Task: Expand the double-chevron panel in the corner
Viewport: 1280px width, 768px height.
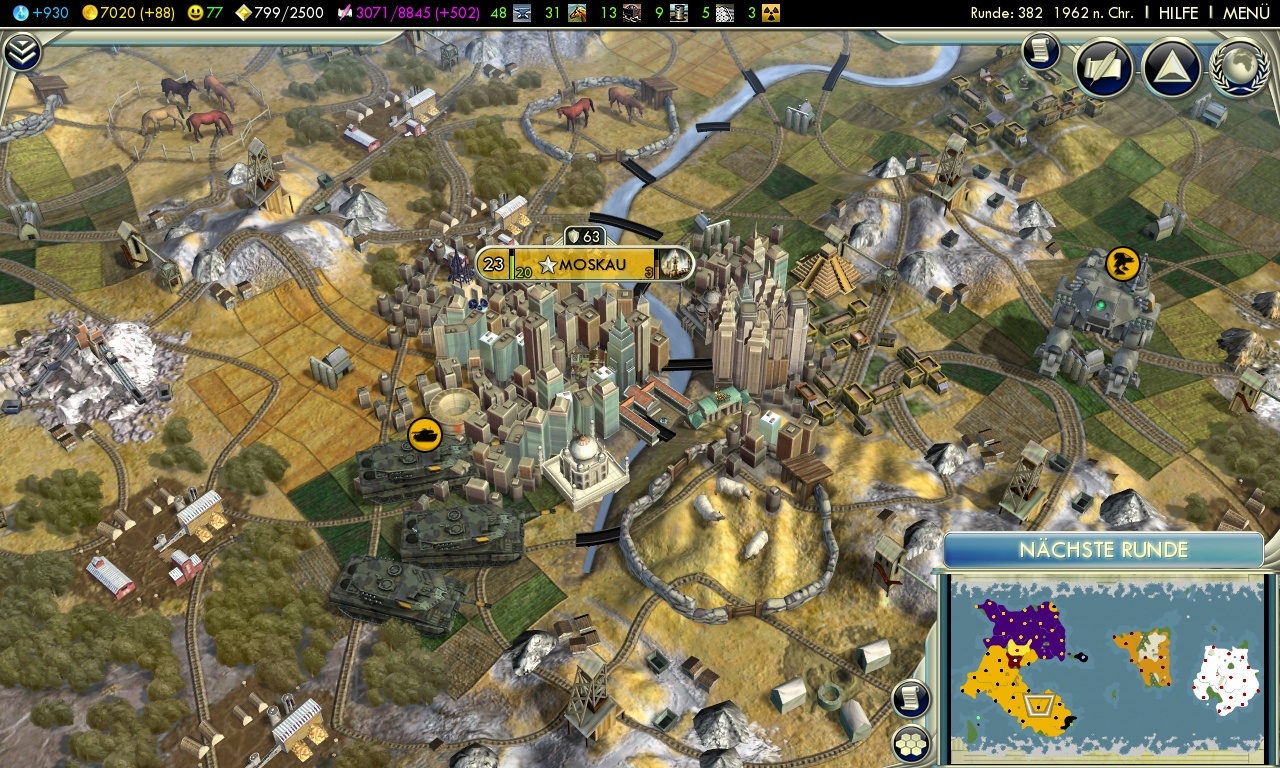Action: (21, 51)
